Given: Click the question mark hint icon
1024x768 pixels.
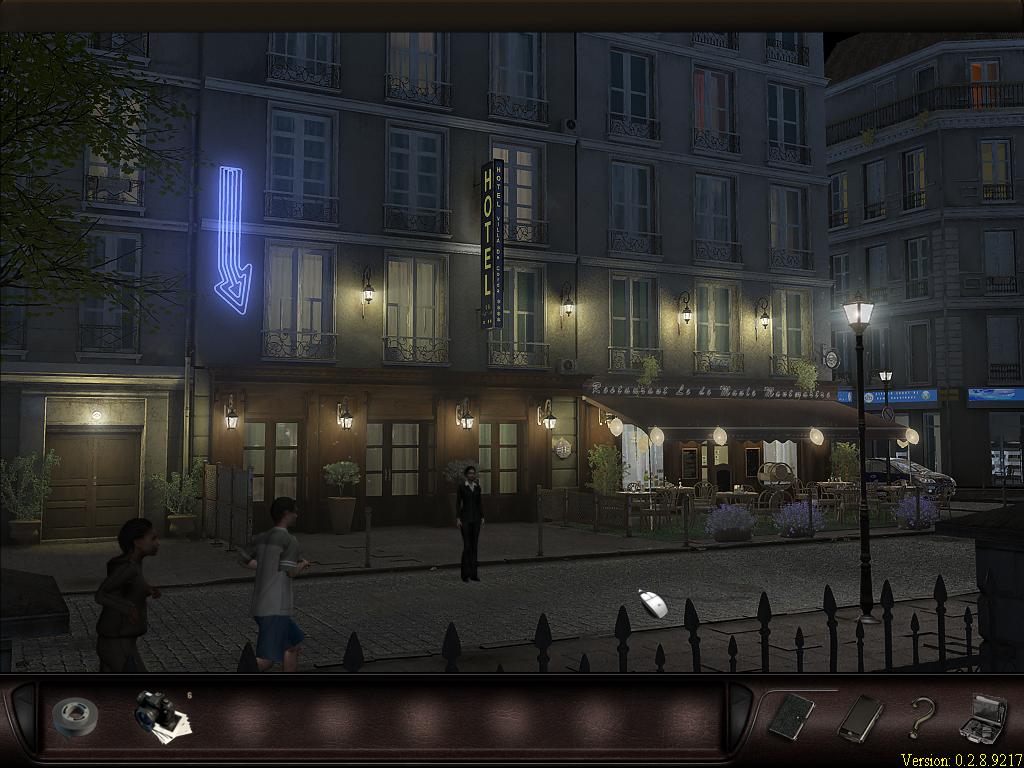Looking at the screenshot, I should (920, 717).
